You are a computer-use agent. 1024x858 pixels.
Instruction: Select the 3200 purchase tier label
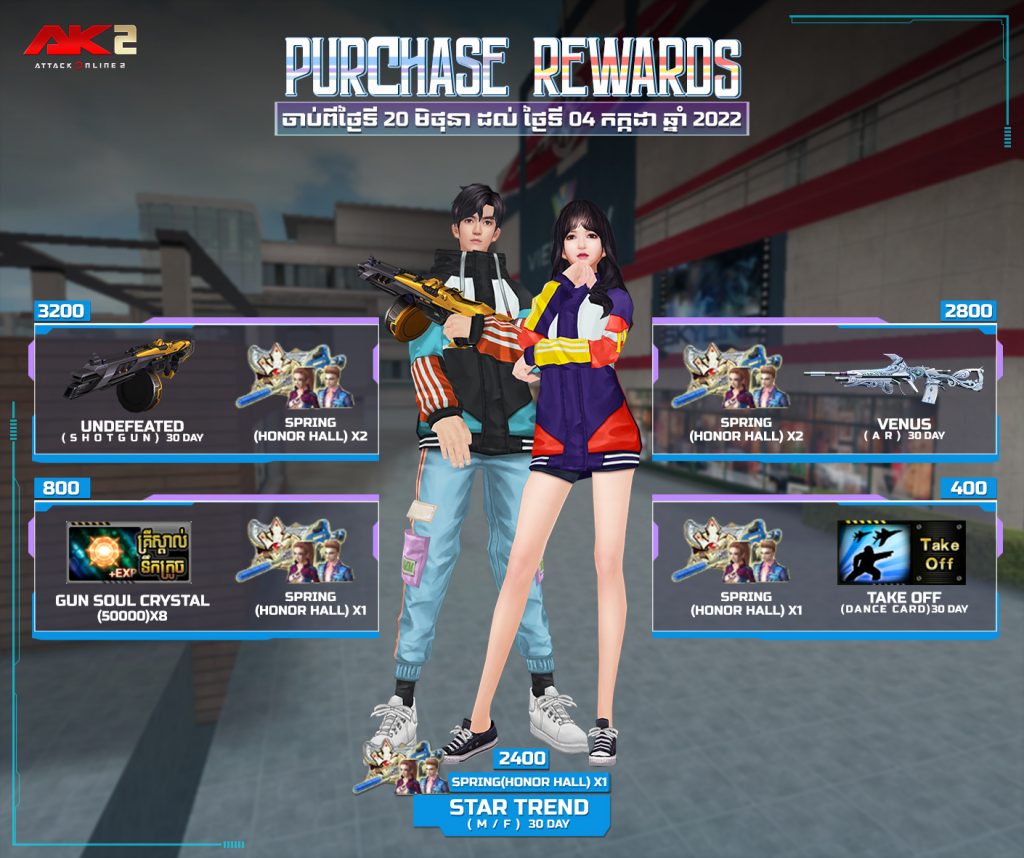(61, 311)
